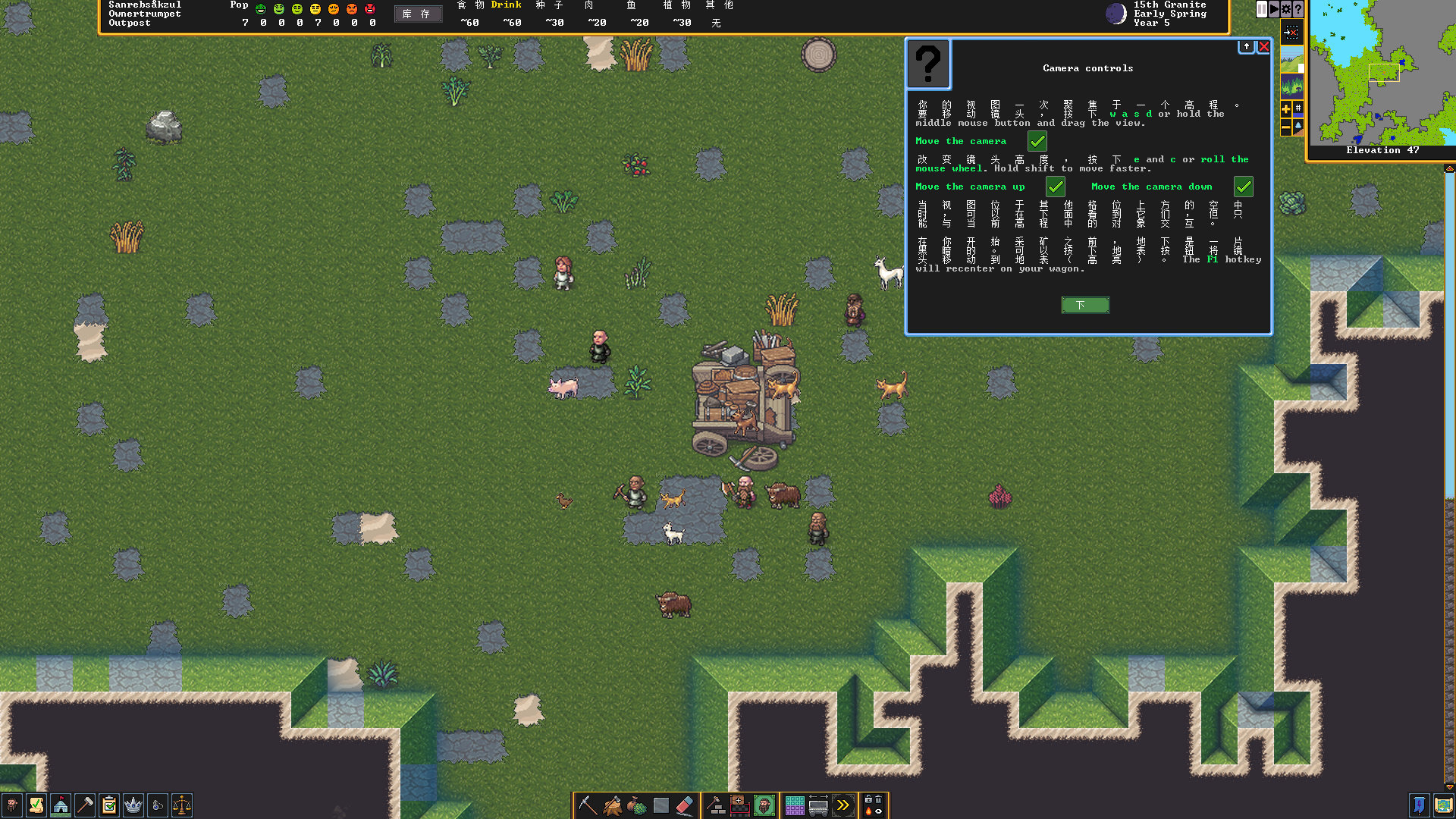The image size is (1456, 819).
Task: Pause the game with the pause button
Action: tap(1262, 9)
